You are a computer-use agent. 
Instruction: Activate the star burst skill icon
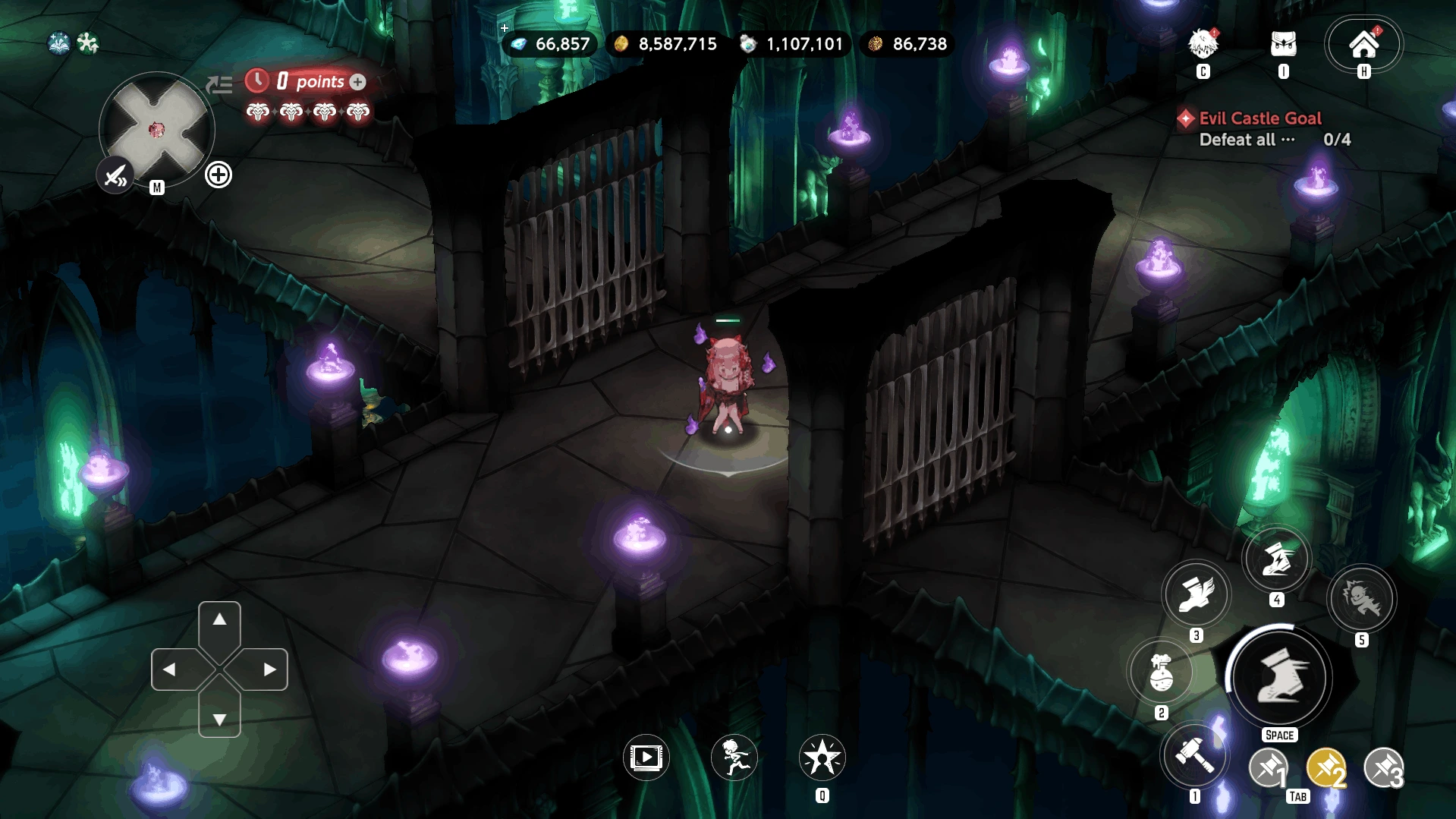point(822,757)
